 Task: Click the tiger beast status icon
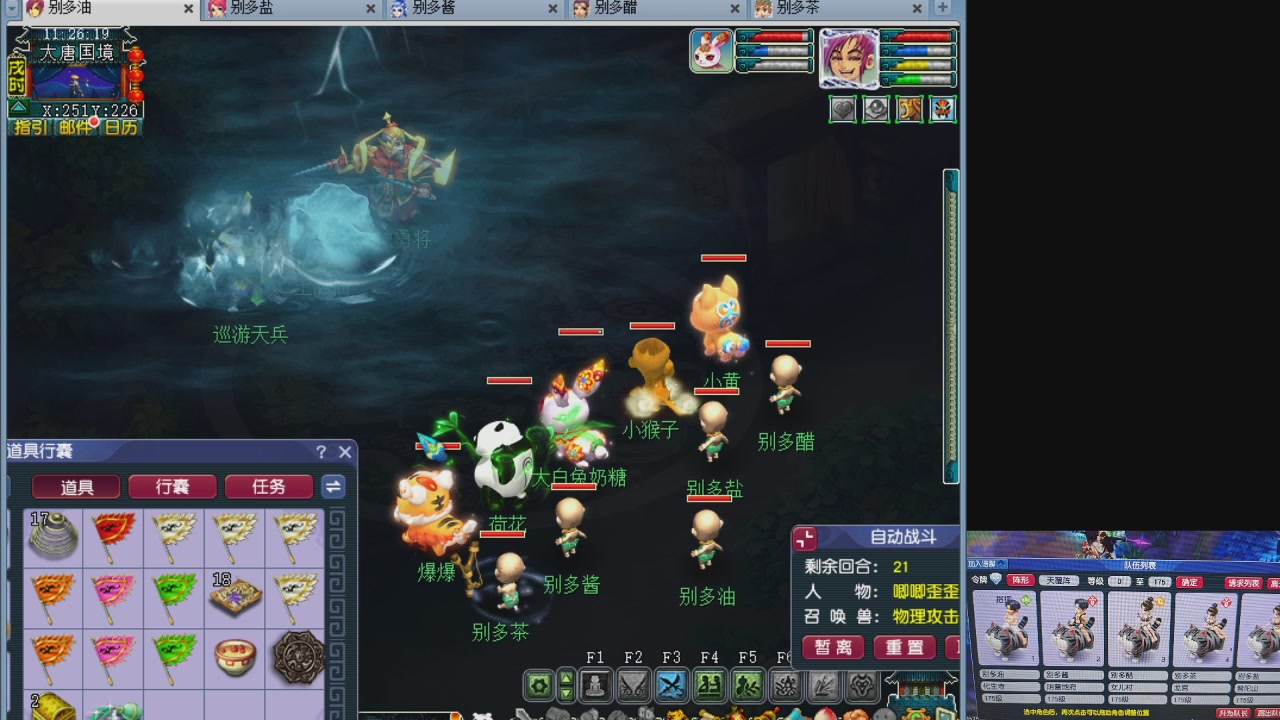[x=908, y=109]
